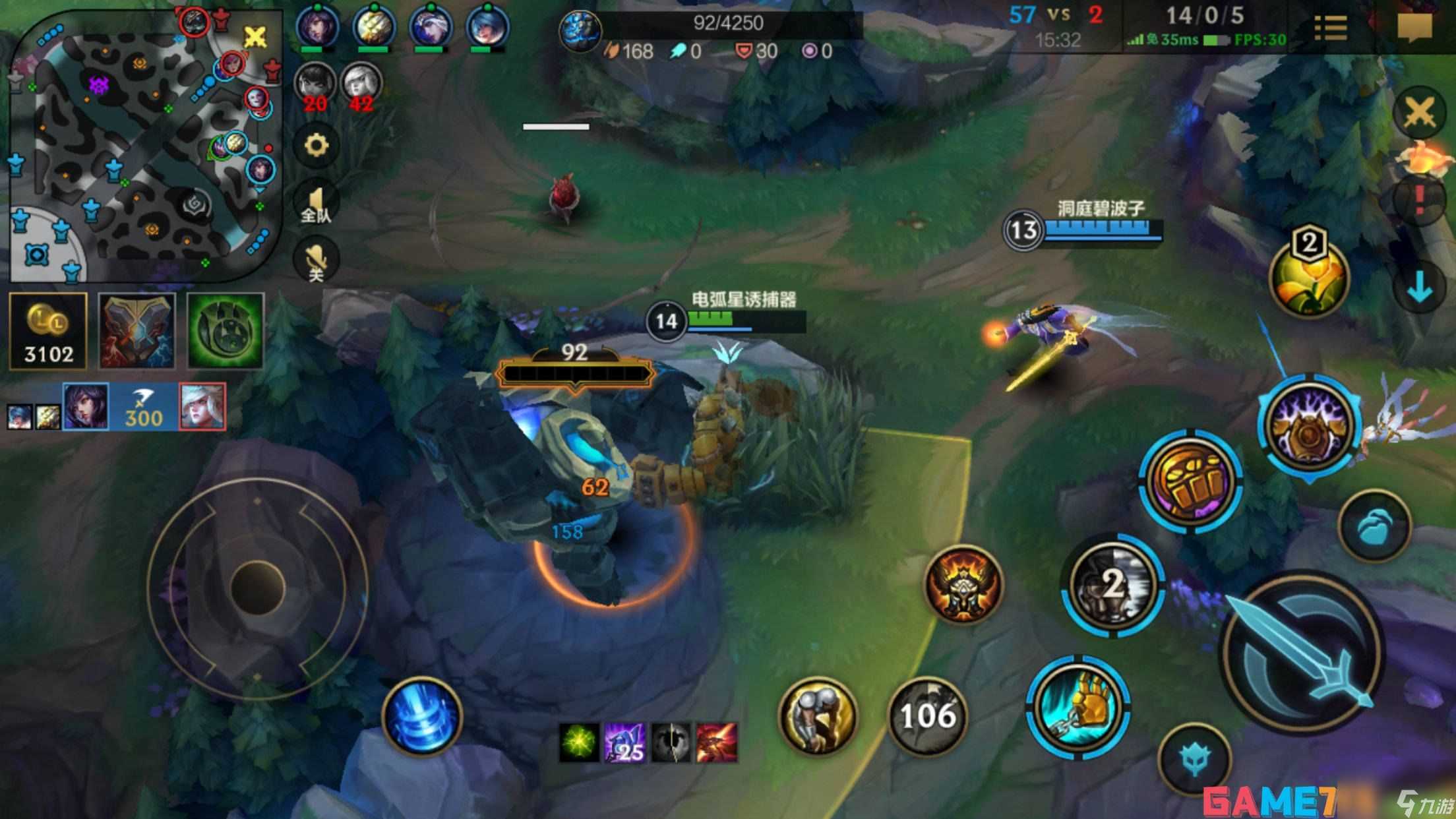Use the blue recall button

coord(422,717)
